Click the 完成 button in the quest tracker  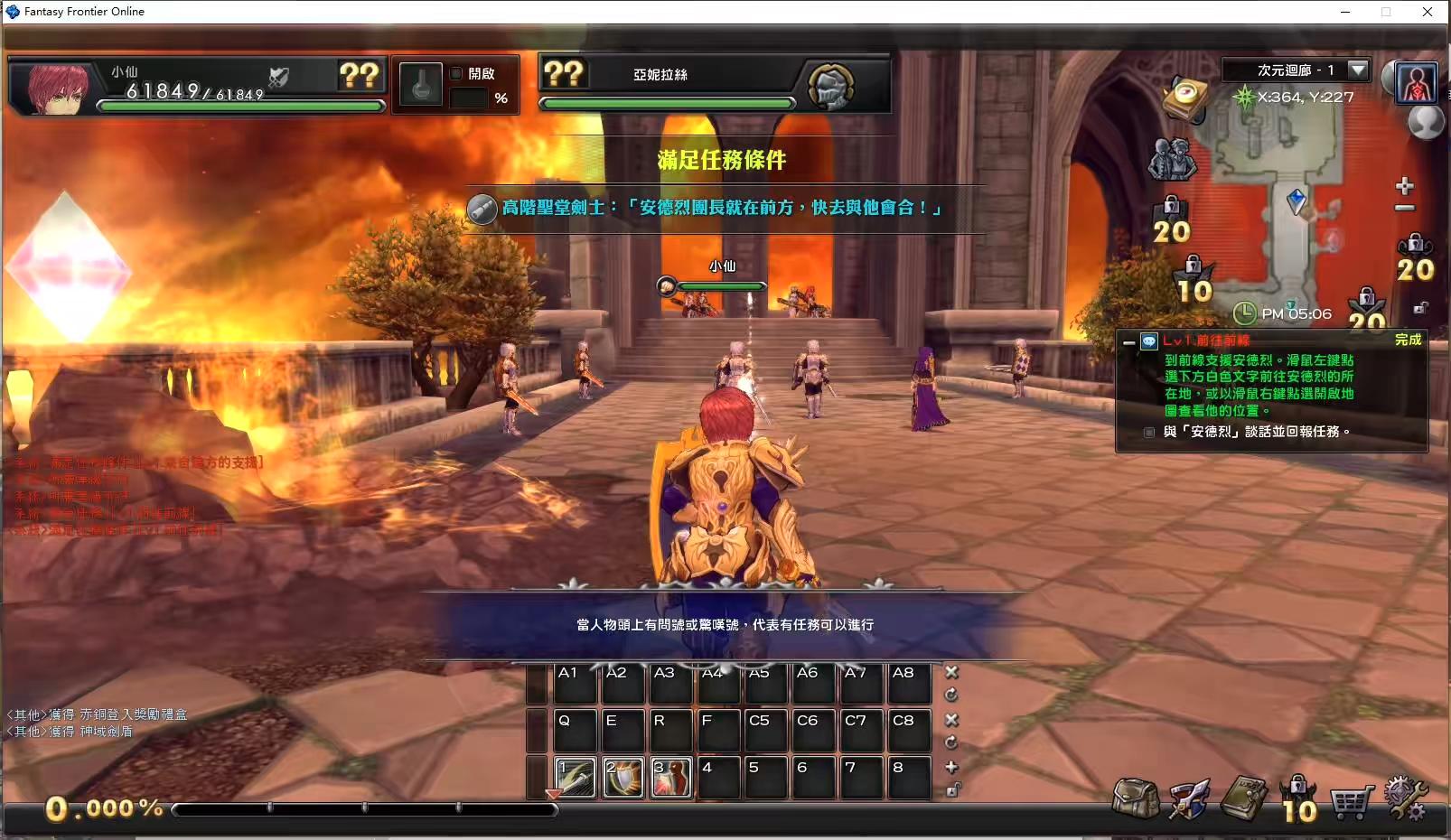pyautogui.click(x=1409, y=341)
